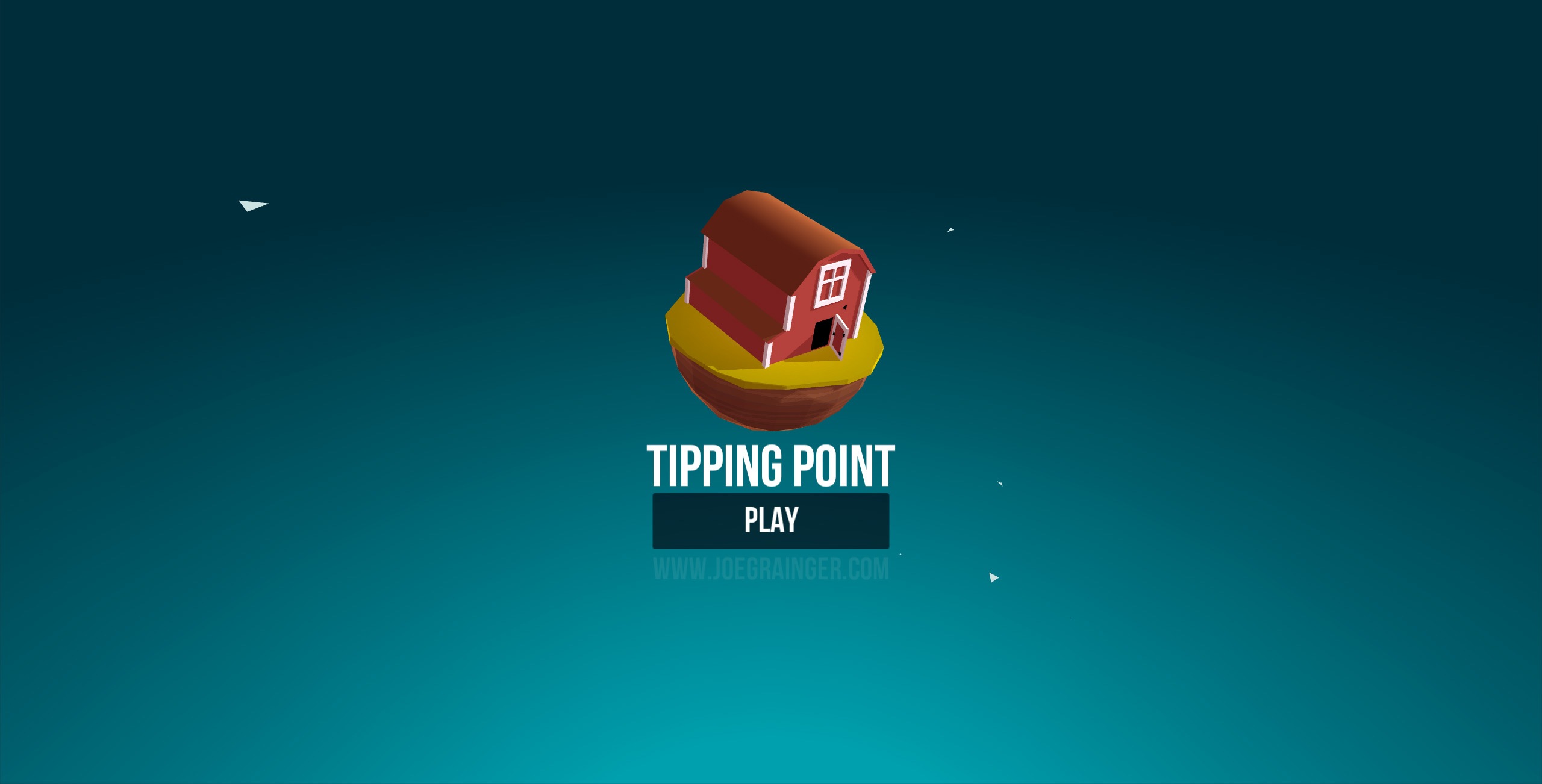Select the barn's white-framed window

tap(834, 282)
